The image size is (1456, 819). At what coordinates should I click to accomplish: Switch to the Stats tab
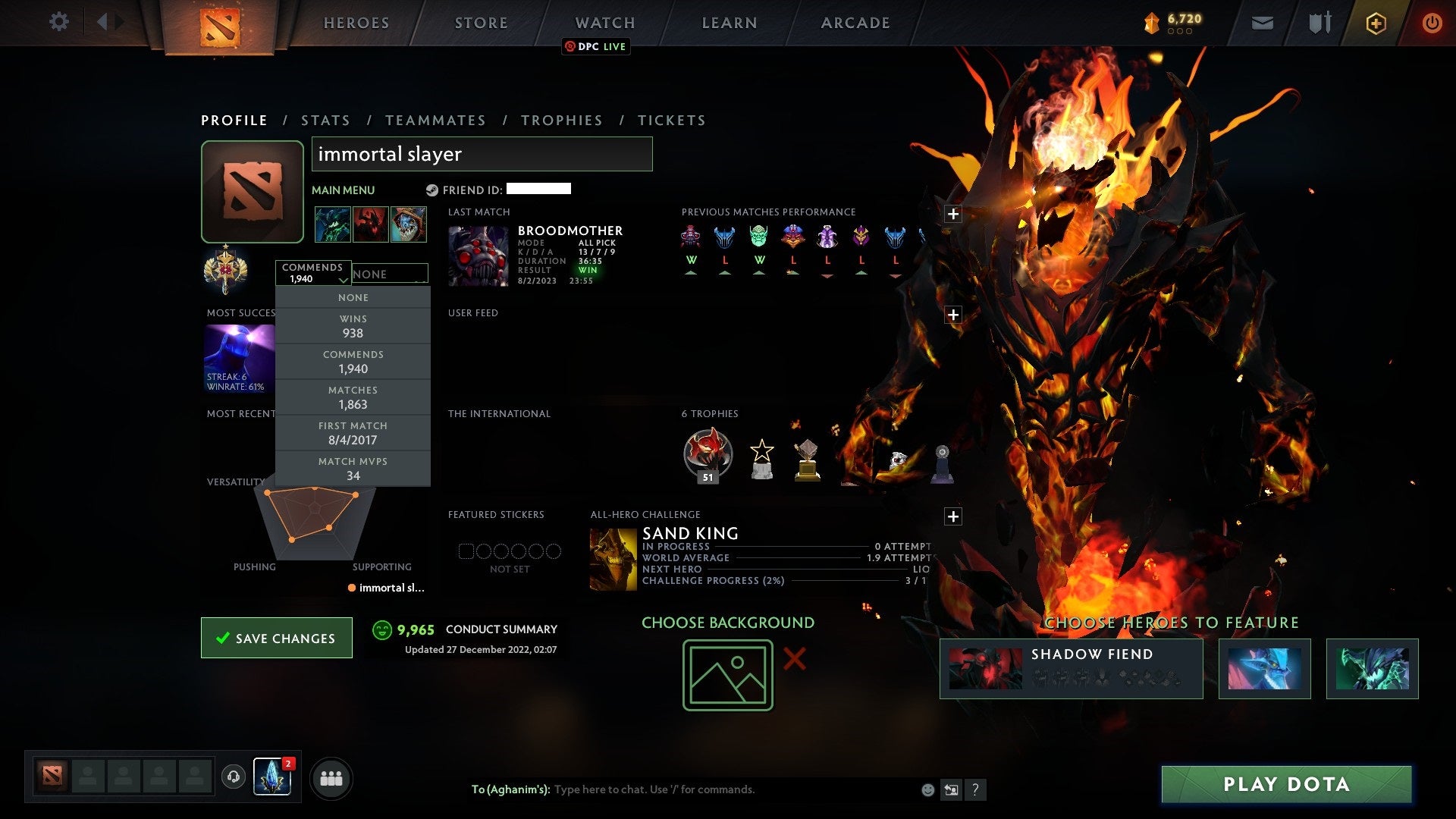(325, 121)
